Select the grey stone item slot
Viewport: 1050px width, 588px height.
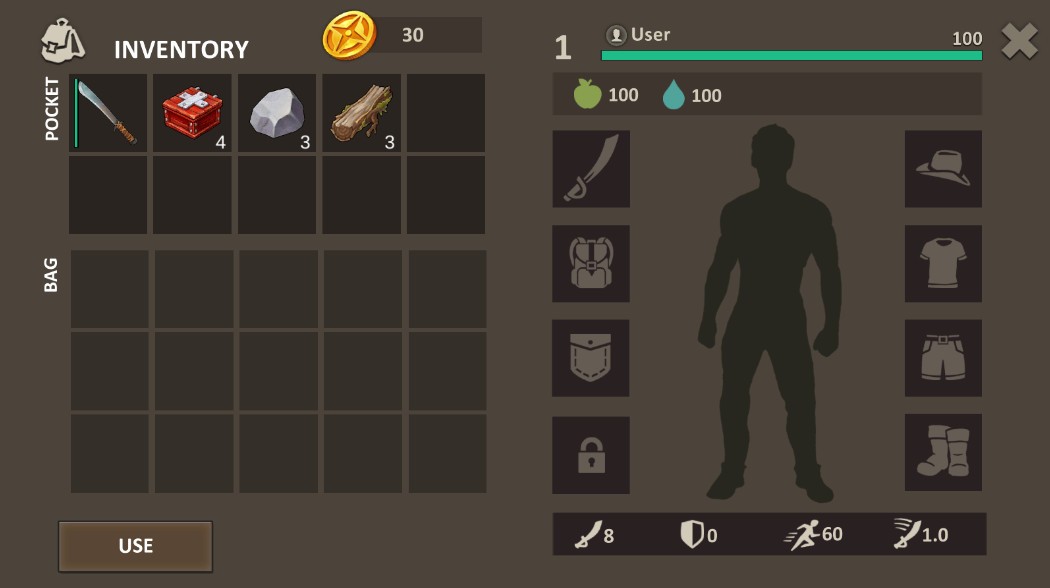click(x=277, y=113)
